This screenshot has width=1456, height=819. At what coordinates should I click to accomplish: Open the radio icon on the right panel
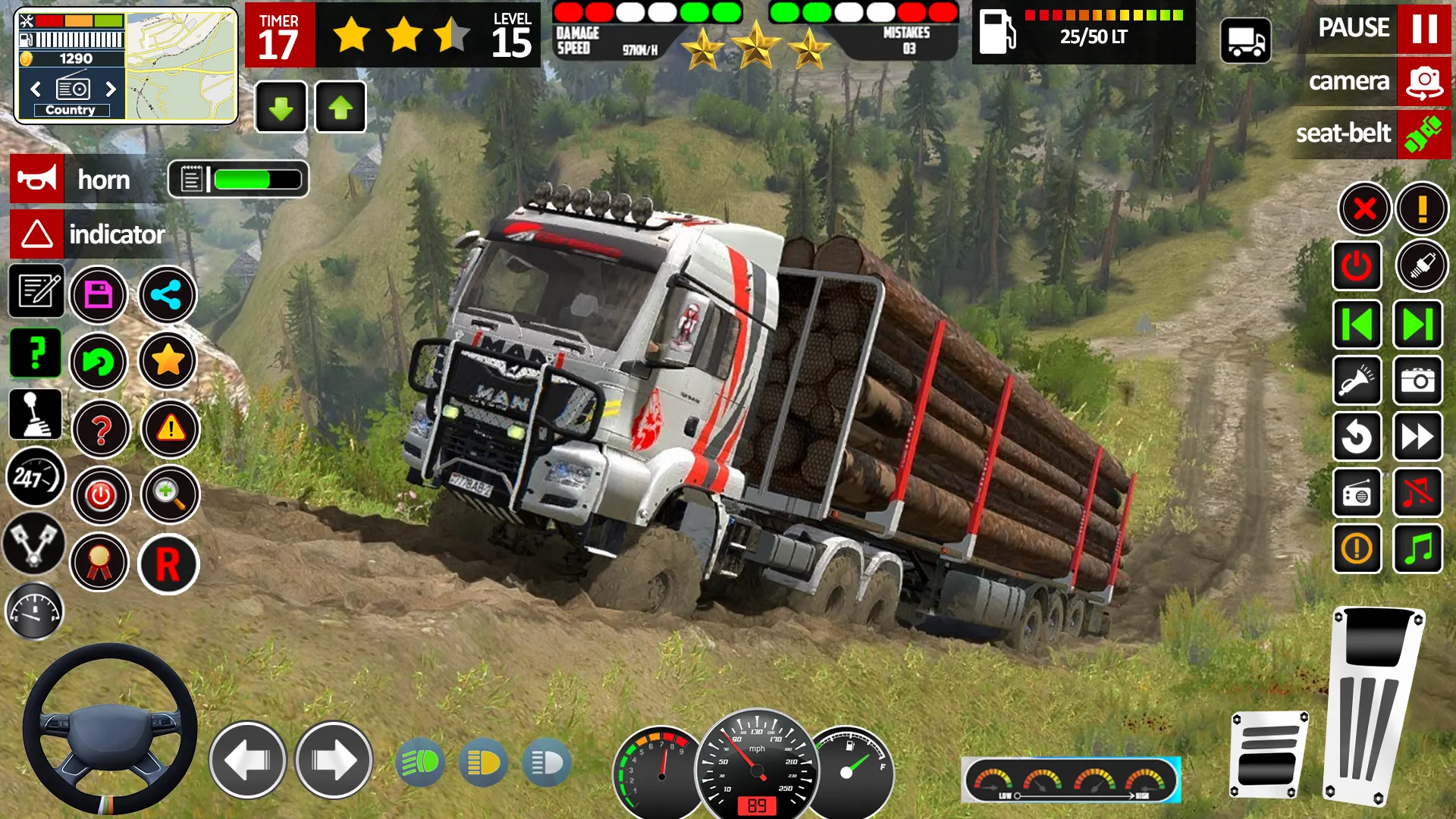coord(1357,493)
